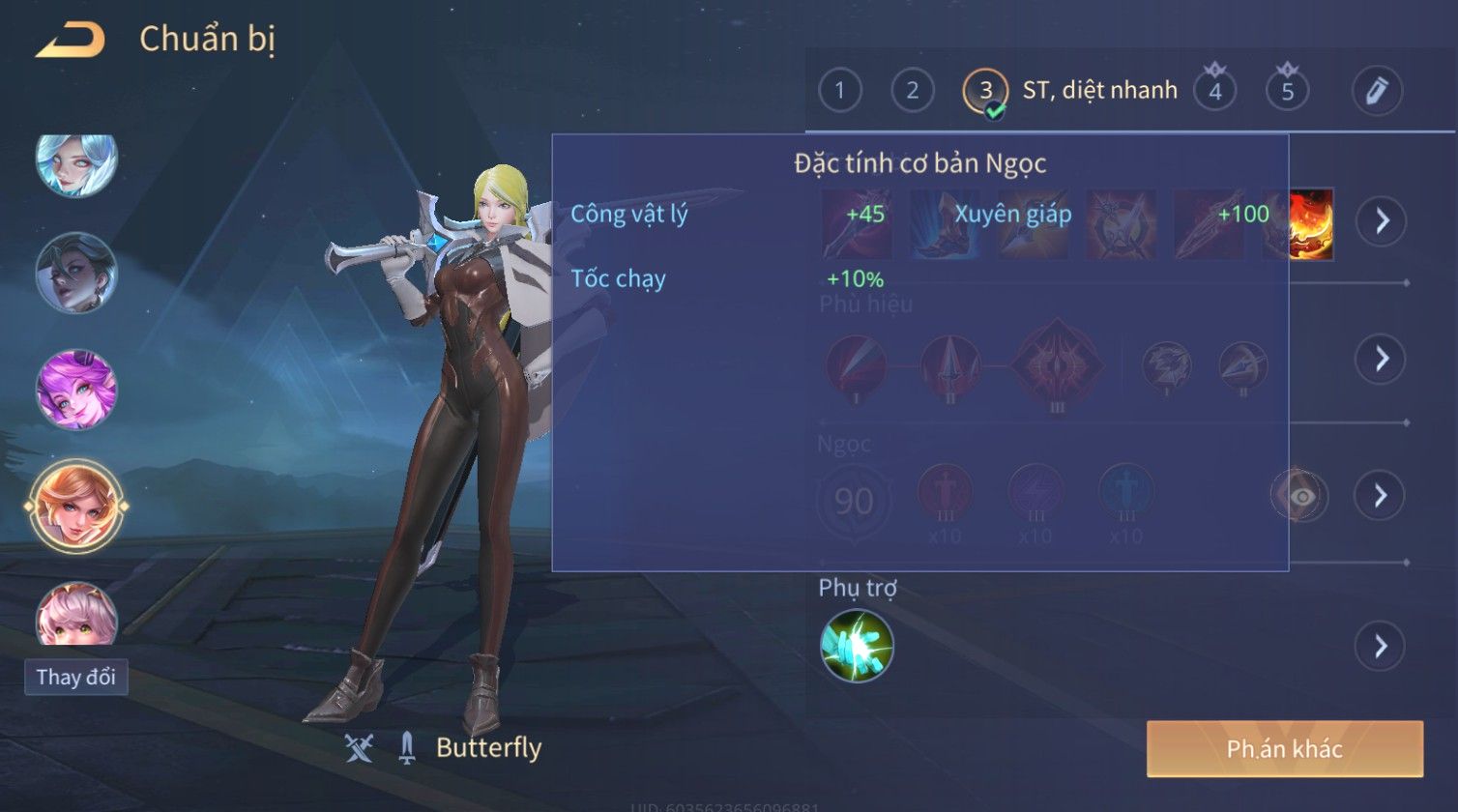This screenshot has width=1458, height=812.
Task: Open the Phụ trợ selection arrow
Action: 1381,646
